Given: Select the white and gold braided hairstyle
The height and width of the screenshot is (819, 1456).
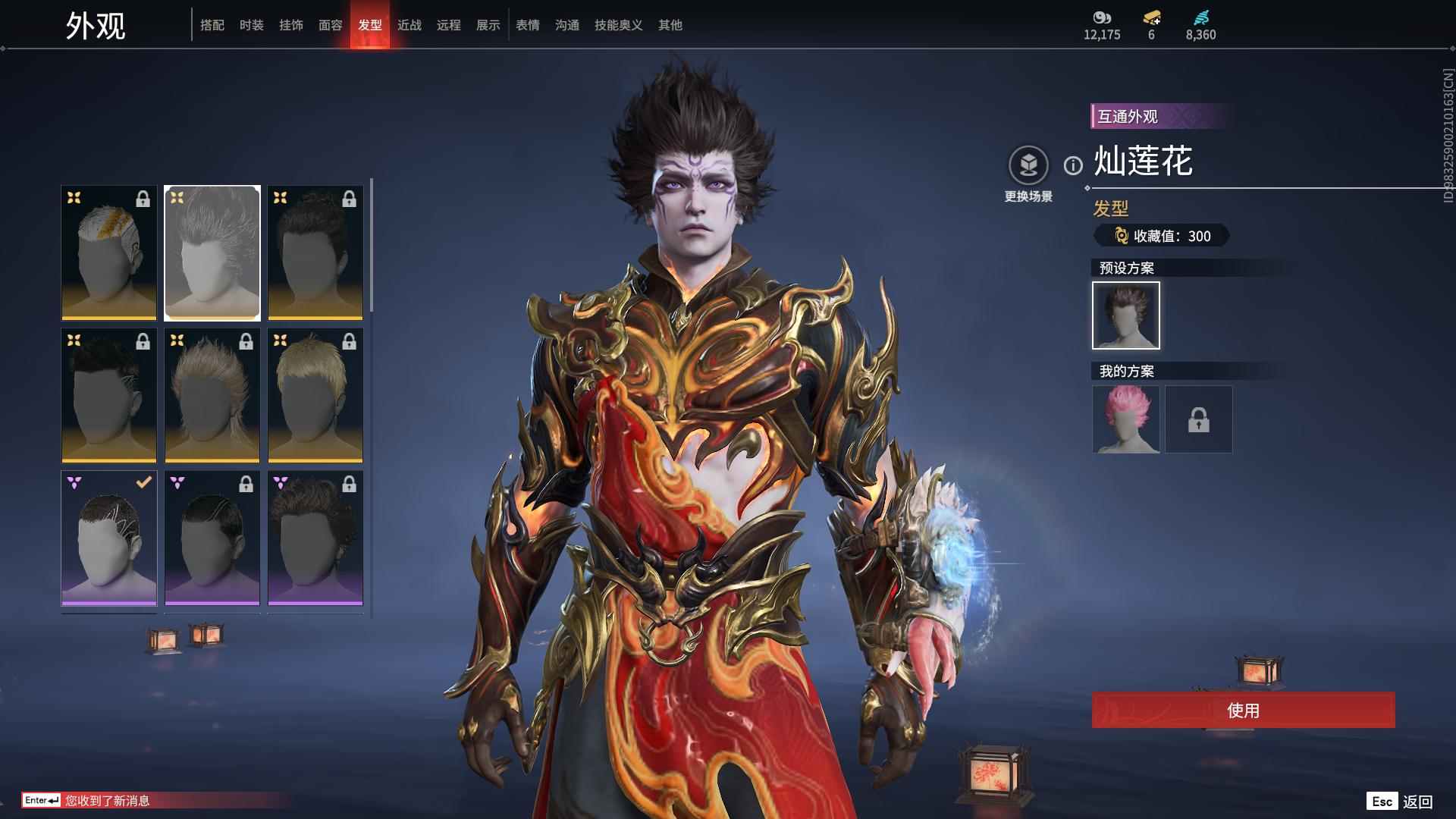Looking at the screenshot, I should coord(109,253).
